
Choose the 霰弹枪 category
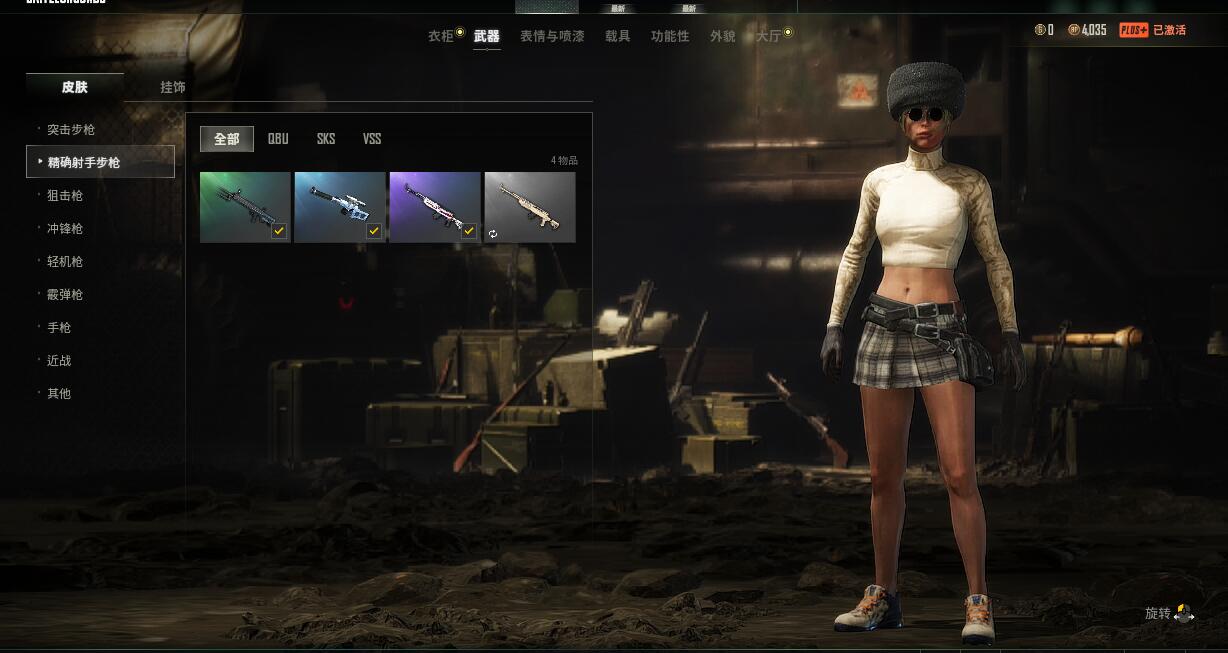tap(65, 295)
